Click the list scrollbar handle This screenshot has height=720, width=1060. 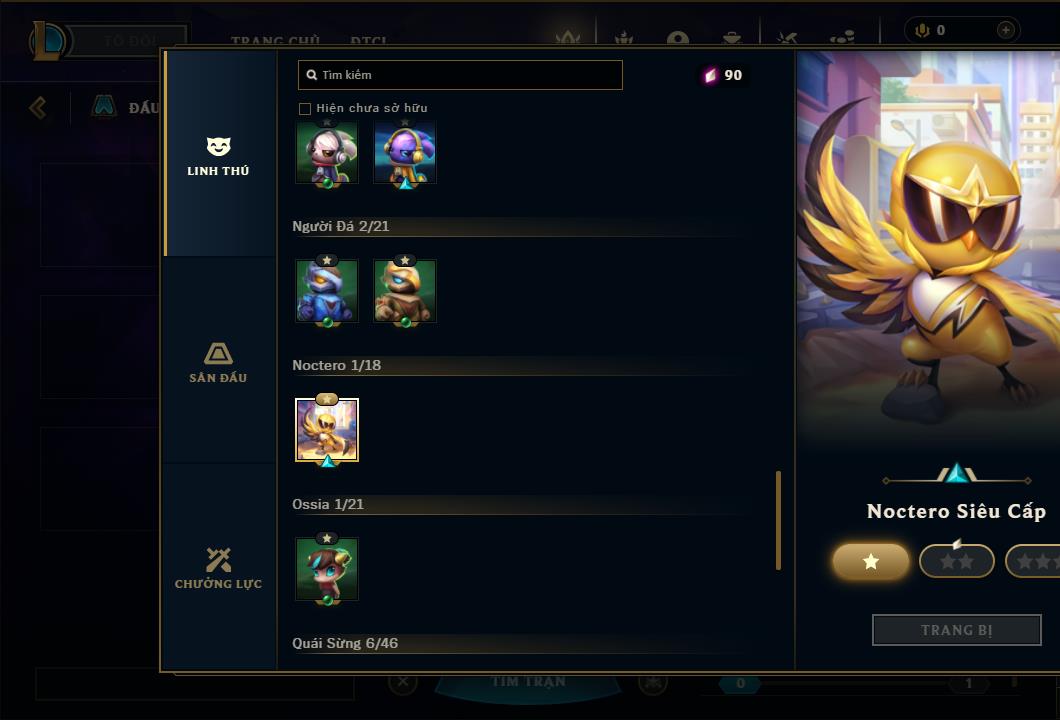(779, 520)
